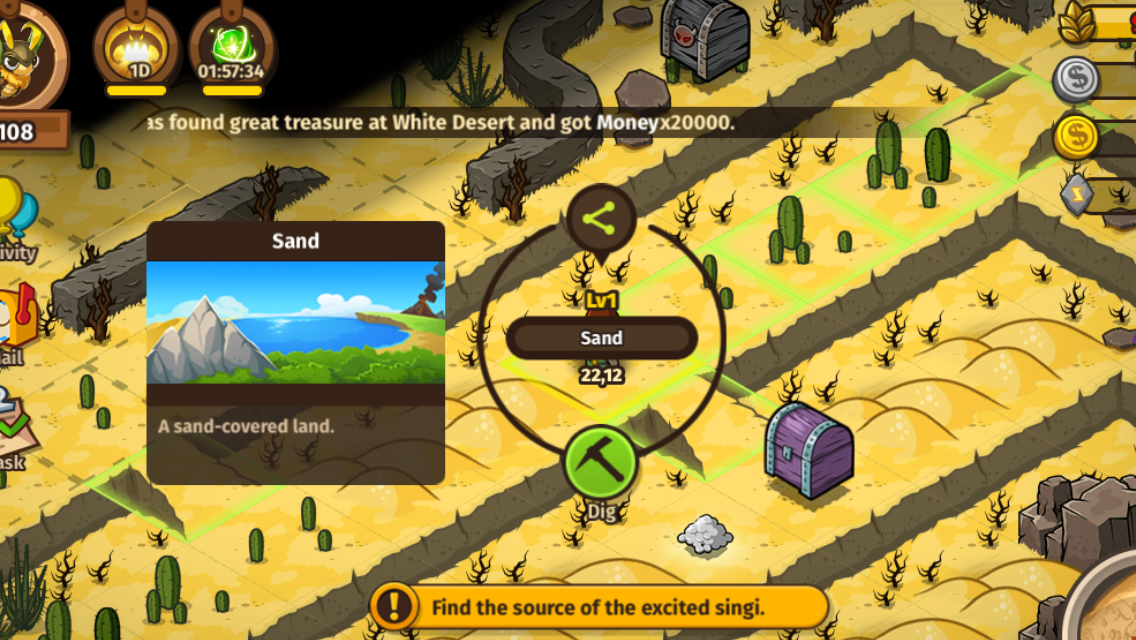Tap the share button above the Sand label

(x=601, y=219)
